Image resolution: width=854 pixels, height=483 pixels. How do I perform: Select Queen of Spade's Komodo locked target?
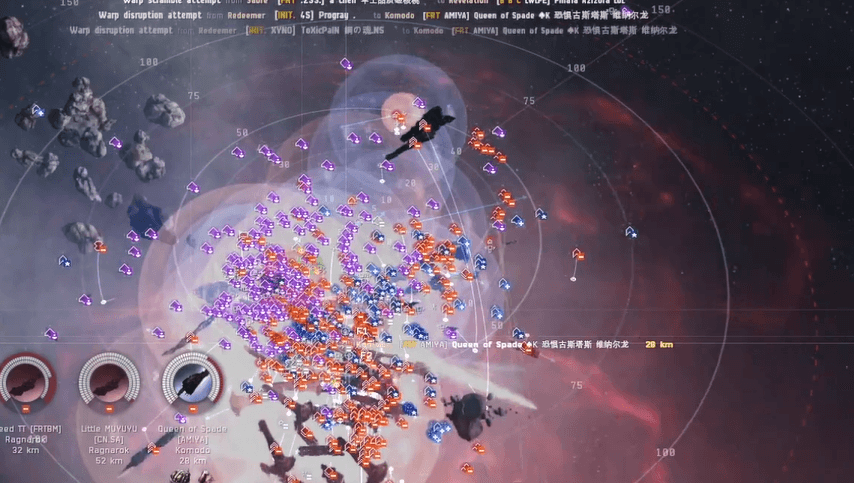pos(192,383)
